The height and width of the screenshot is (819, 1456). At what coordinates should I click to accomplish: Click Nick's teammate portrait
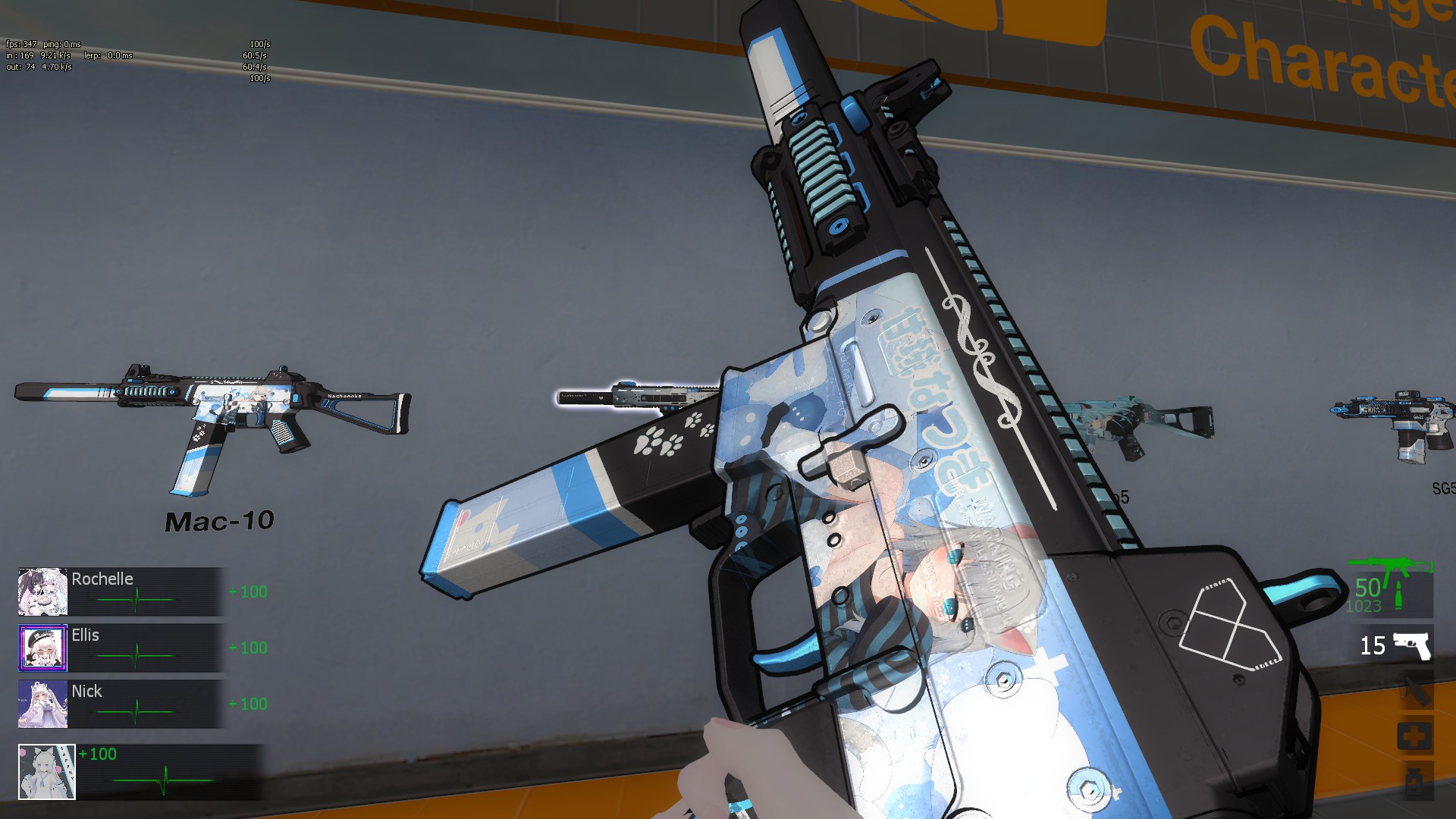tap(42, 704)
